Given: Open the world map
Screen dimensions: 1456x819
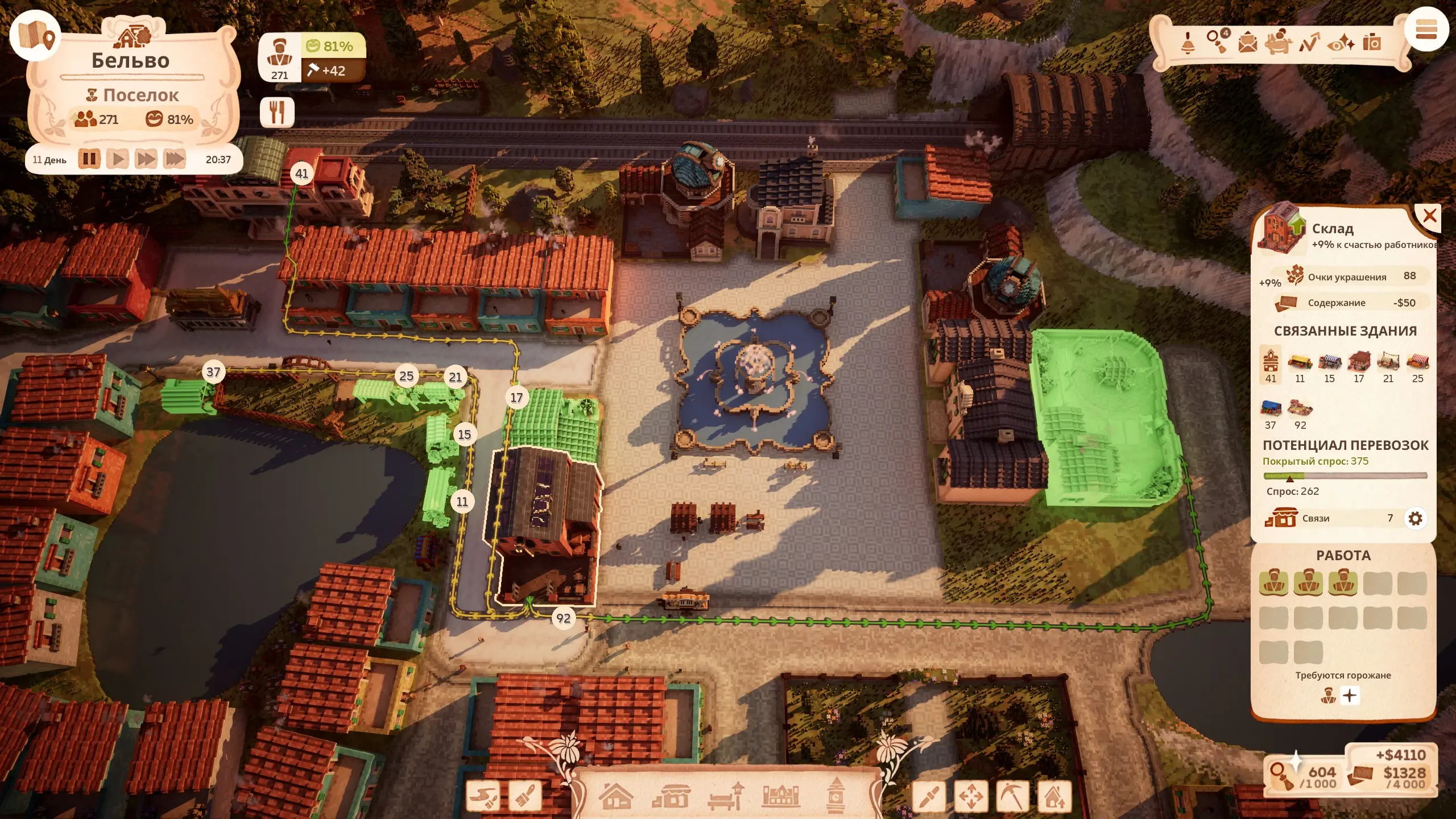Looking at the screenshot, I should click(x=35, y=35).
